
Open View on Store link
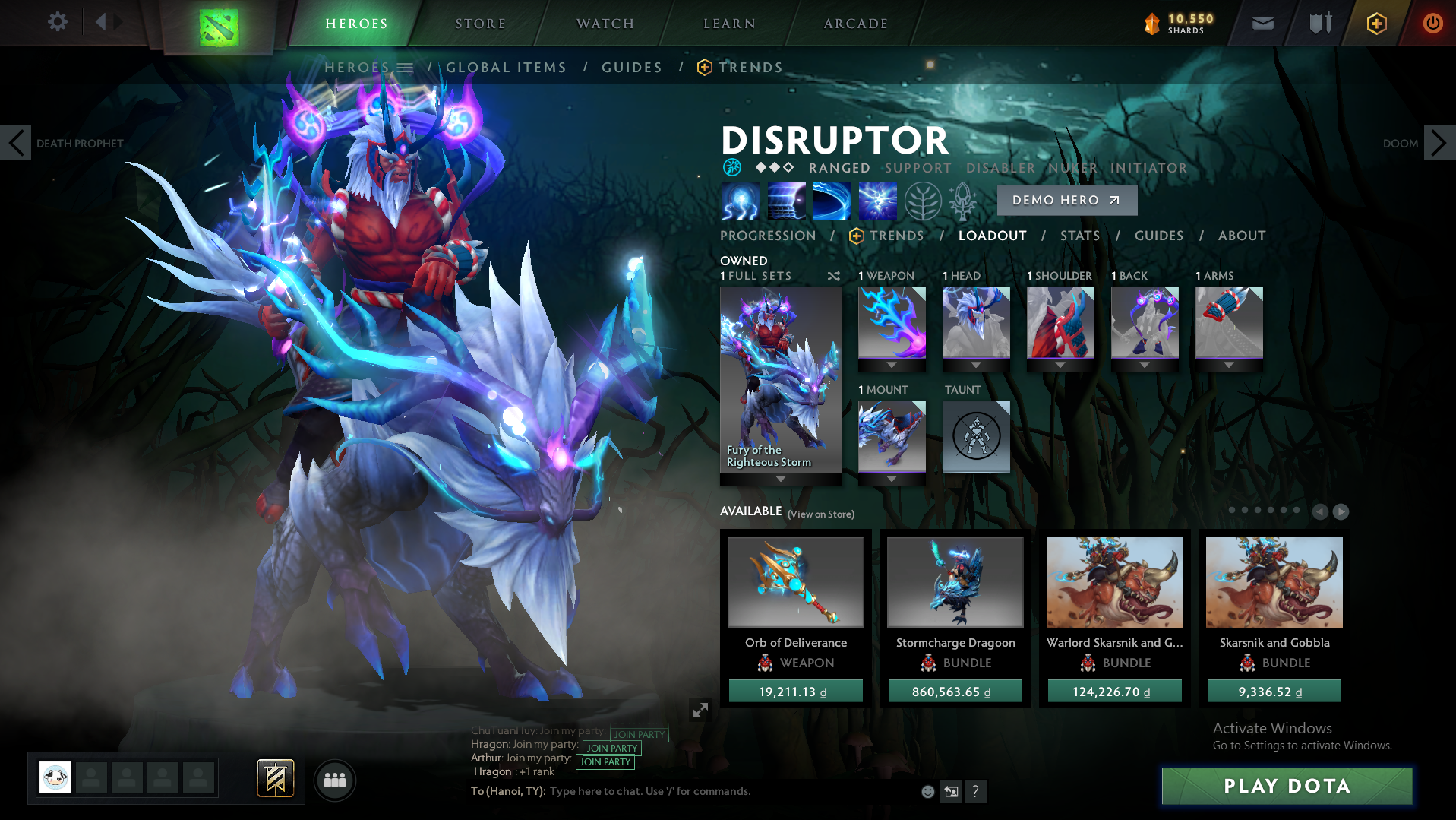[x=821, y=514]
